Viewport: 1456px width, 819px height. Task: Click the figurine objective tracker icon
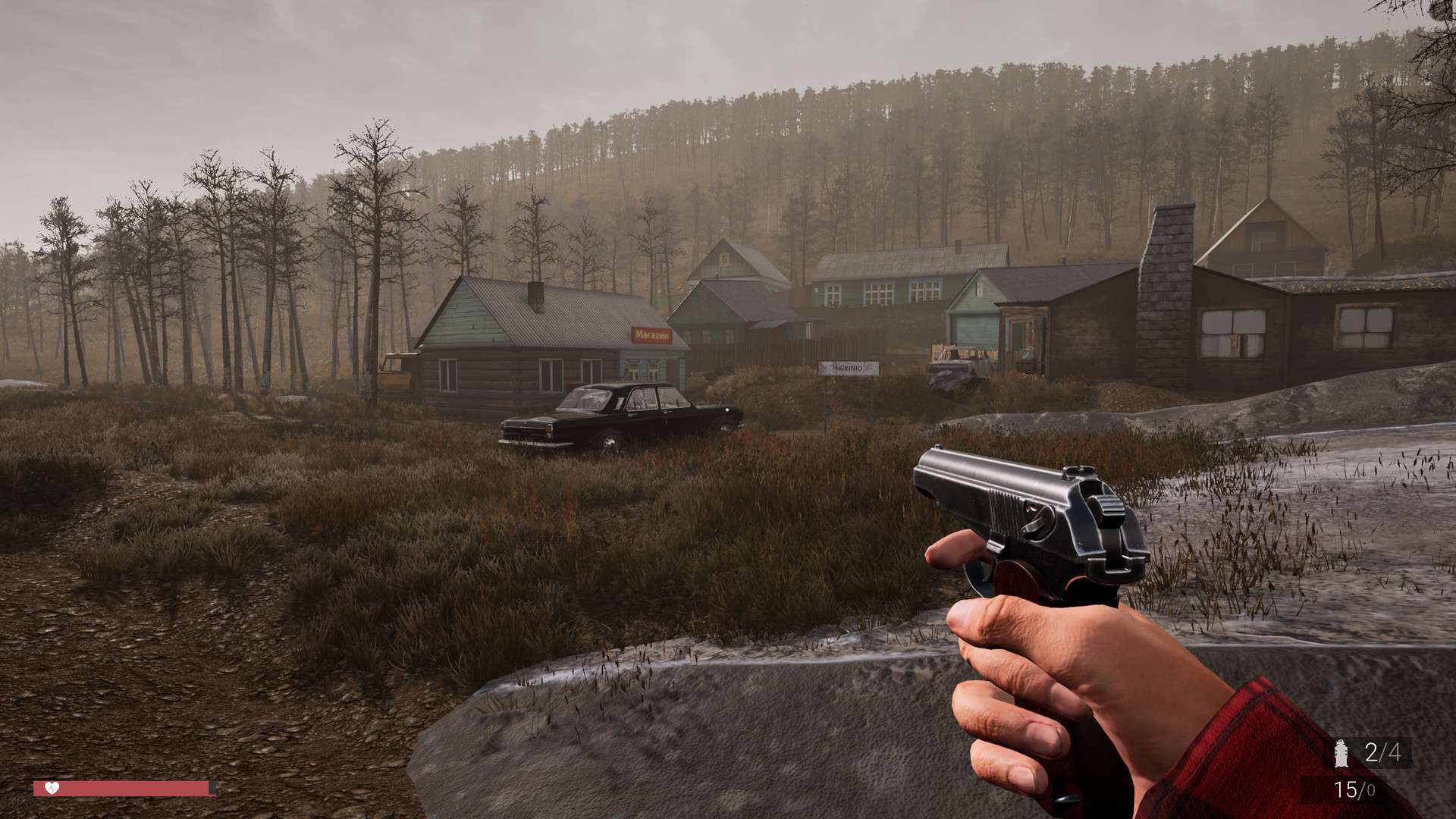(1341, 753)
